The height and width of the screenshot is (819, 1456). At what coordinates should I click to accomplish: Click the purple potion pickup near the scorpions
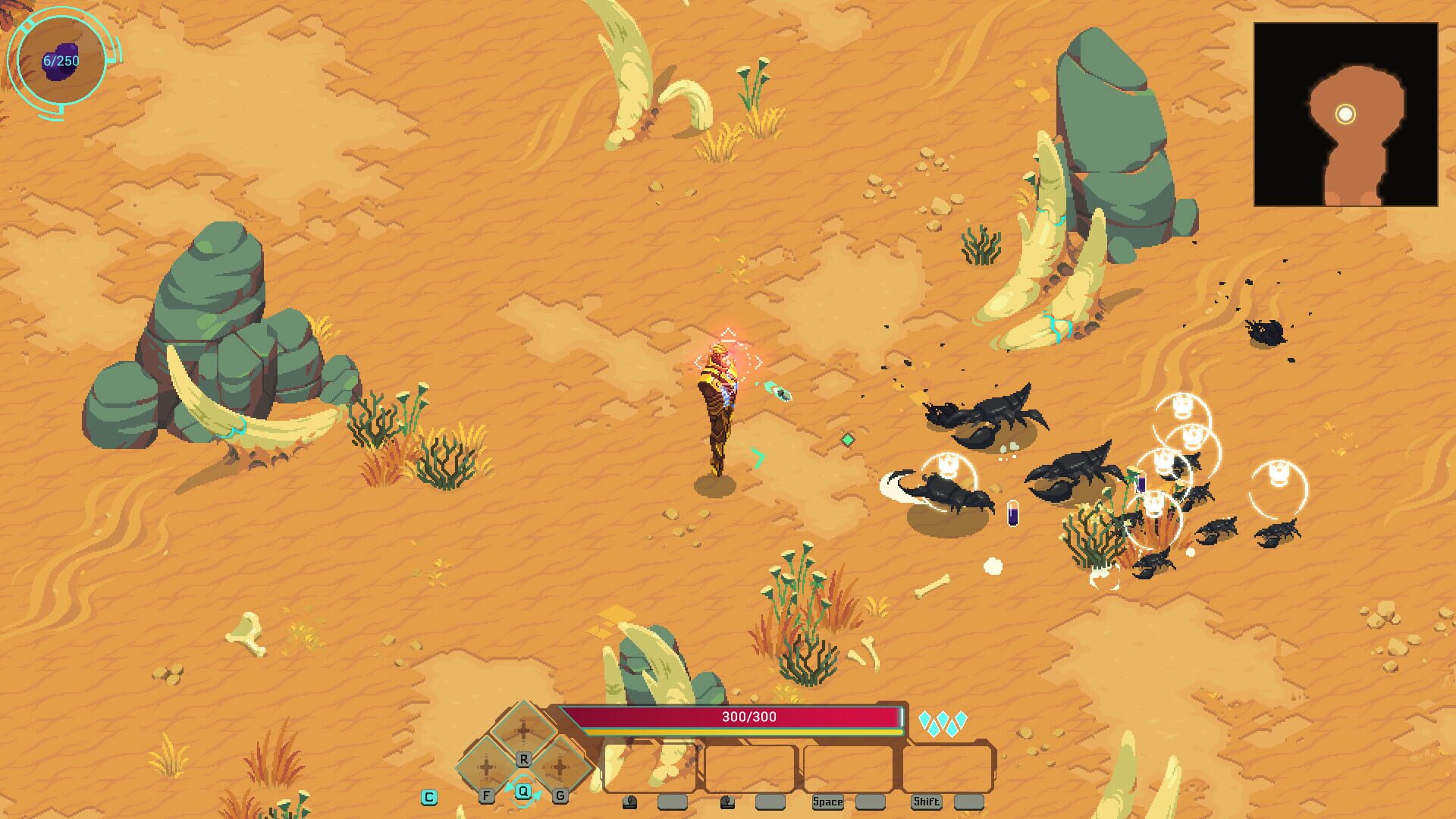pos(1014,514)
